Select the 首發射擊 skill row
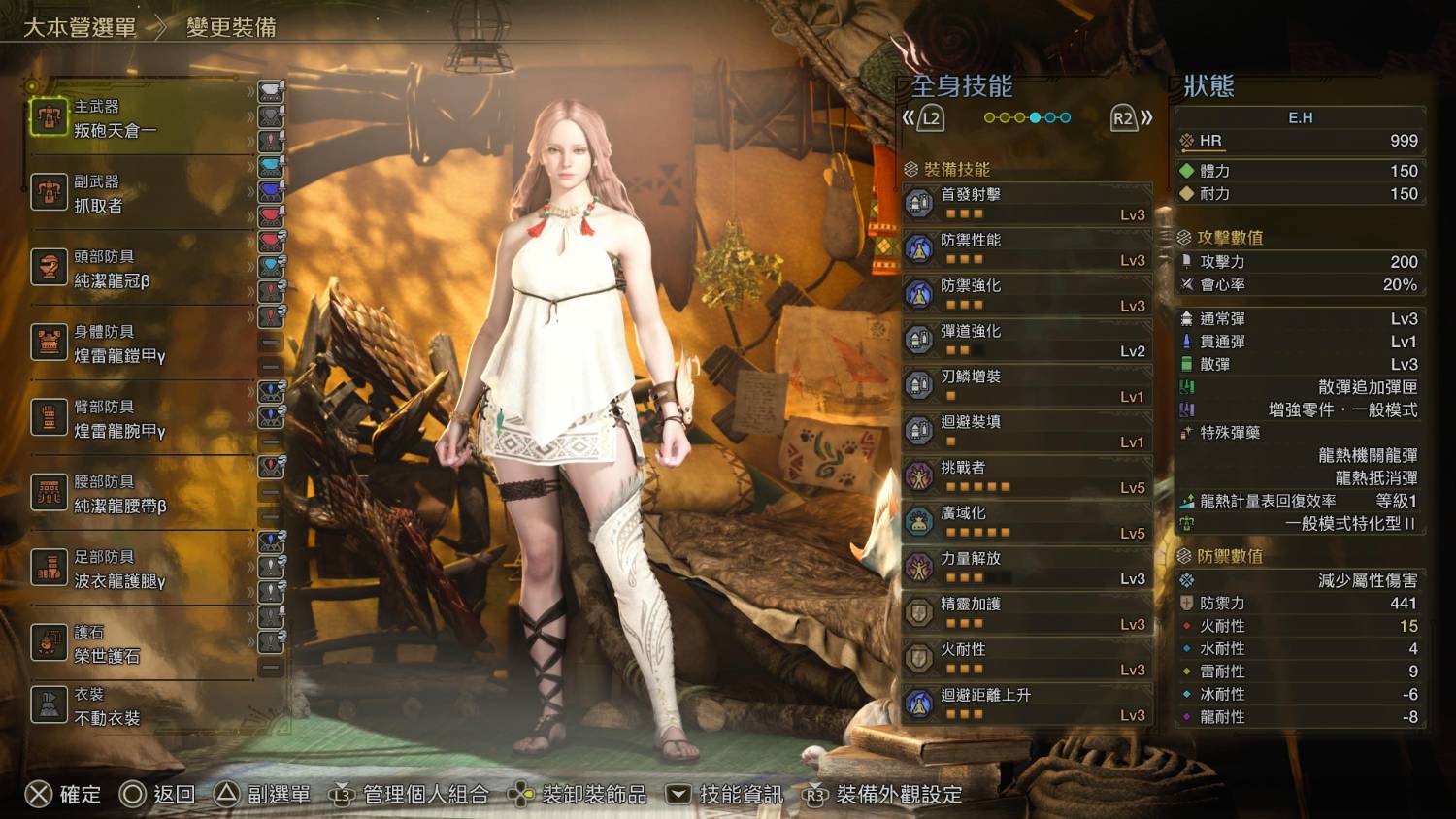This screenshot has height=819, width=1456. [1027, 203]
